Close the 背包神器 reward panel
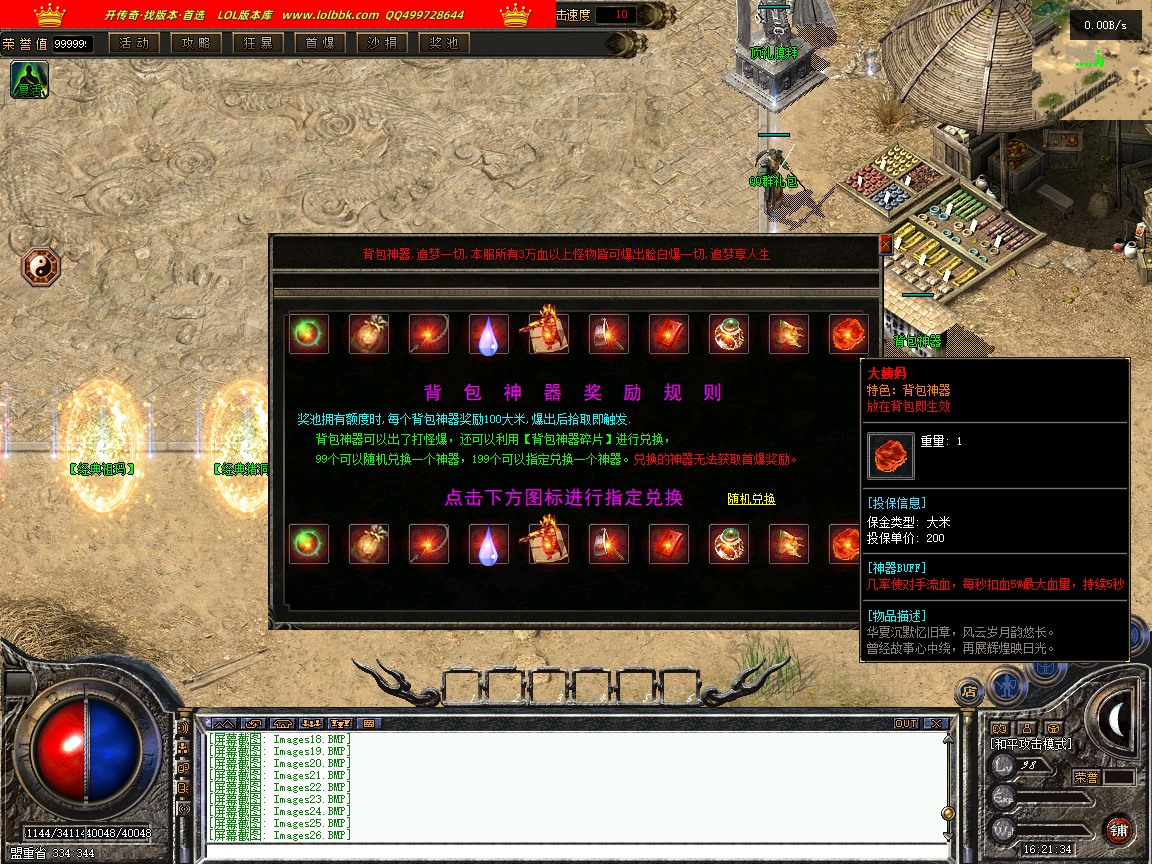 click(x=885, y=244)
